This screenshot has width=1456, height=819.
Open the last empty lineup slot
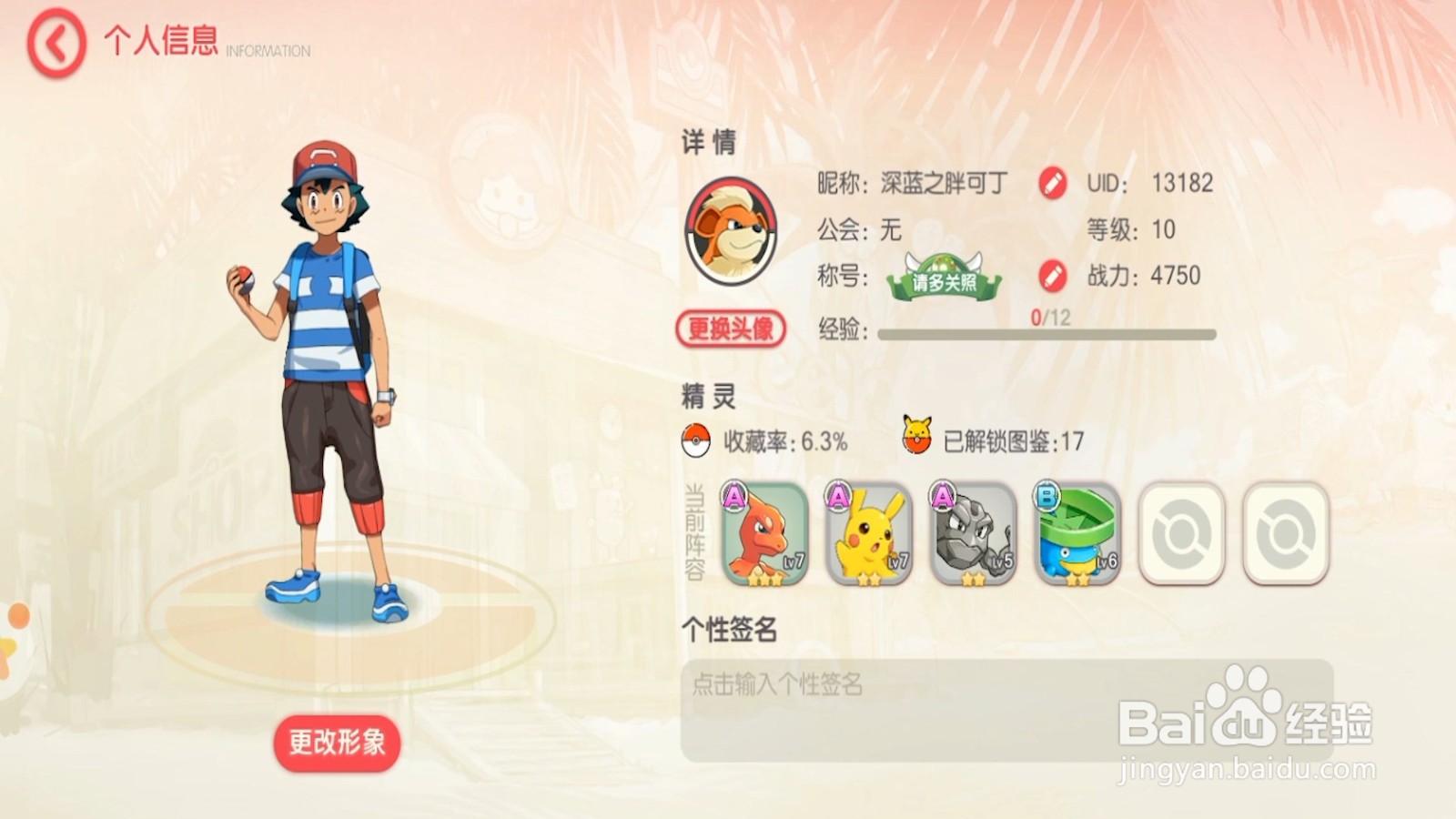1284,532
